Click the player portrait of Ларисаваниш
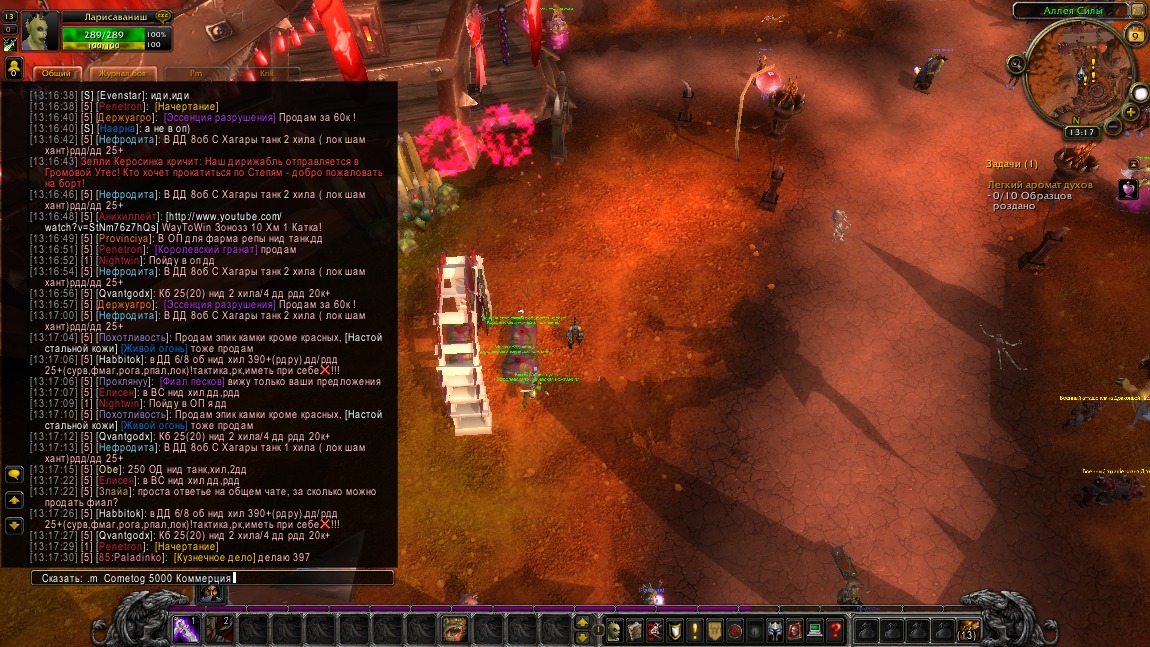The image size is (1150, 647). coord(39,31)
